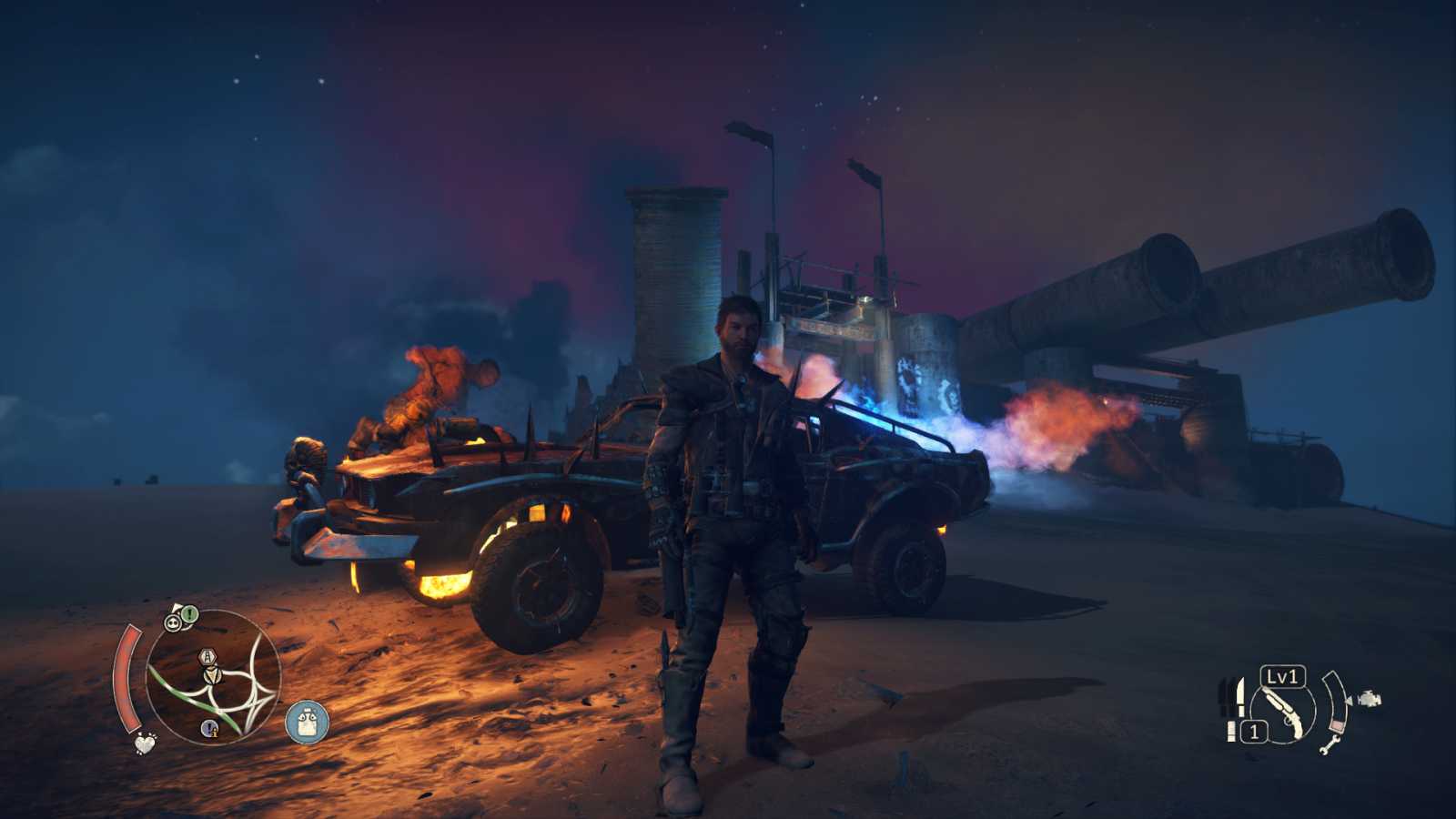Click the curved harpoon ammo meter
The width and height of the screenshot is (1456, 819).
coord(1335,703)
